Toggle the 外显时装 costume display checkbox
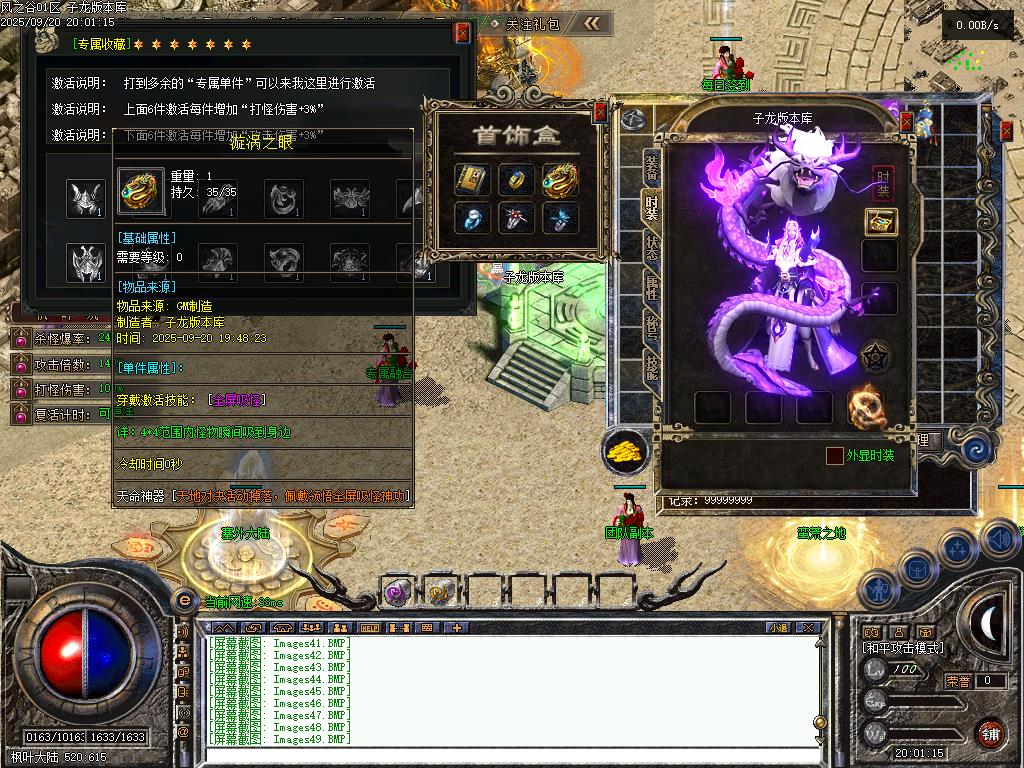 click(834, 456)
